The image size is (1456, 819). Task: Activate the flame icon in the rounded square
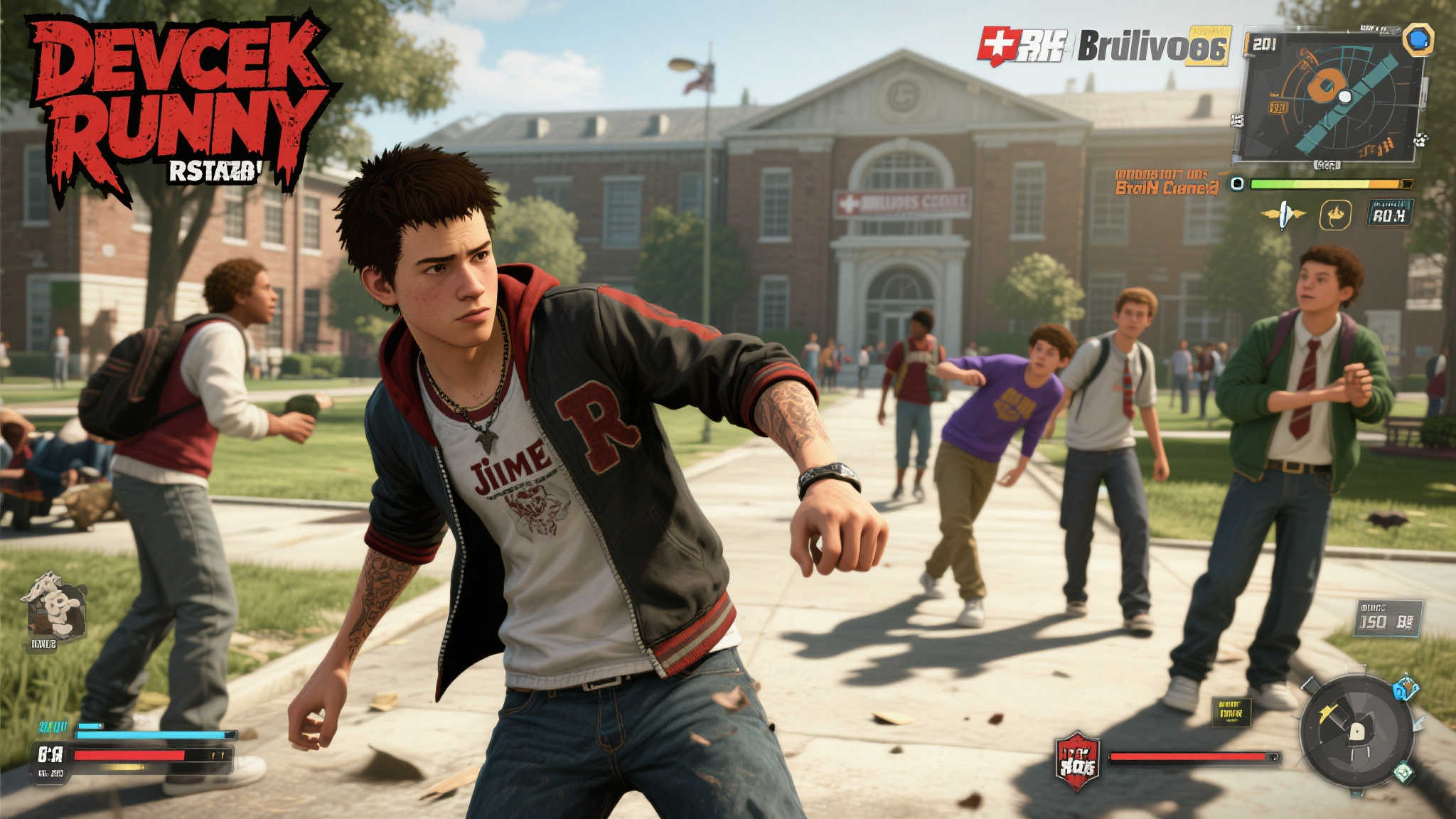tap(1335, 215)
